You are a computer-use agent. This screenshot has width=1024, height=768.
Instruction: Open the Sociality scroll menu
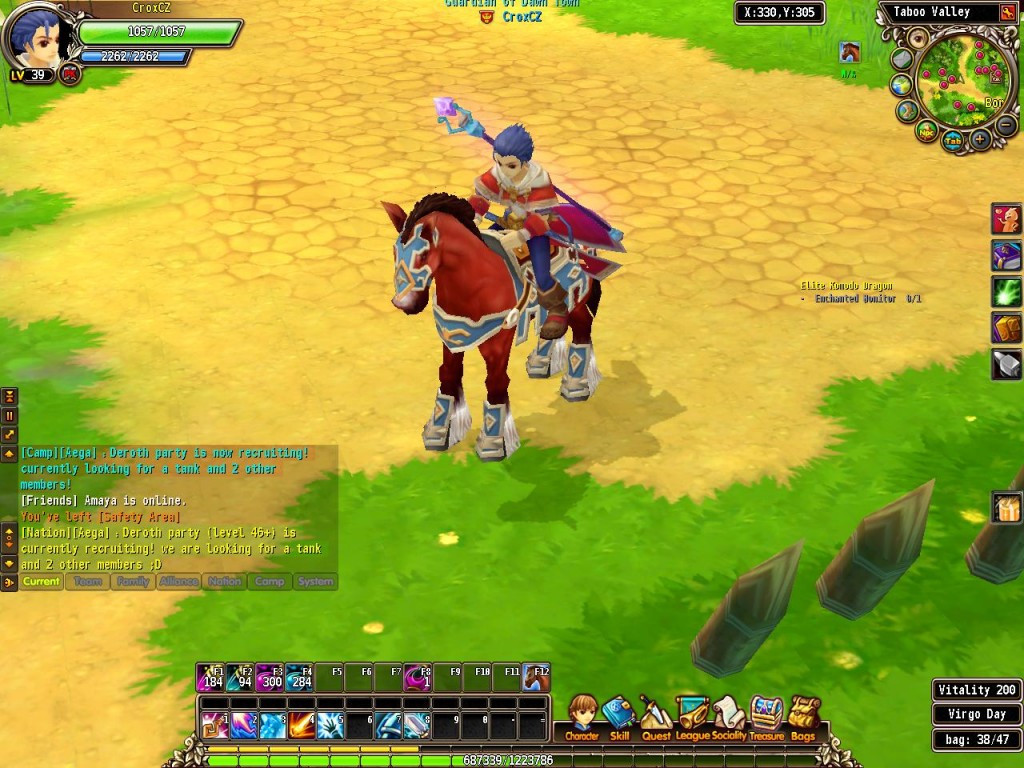729,718
